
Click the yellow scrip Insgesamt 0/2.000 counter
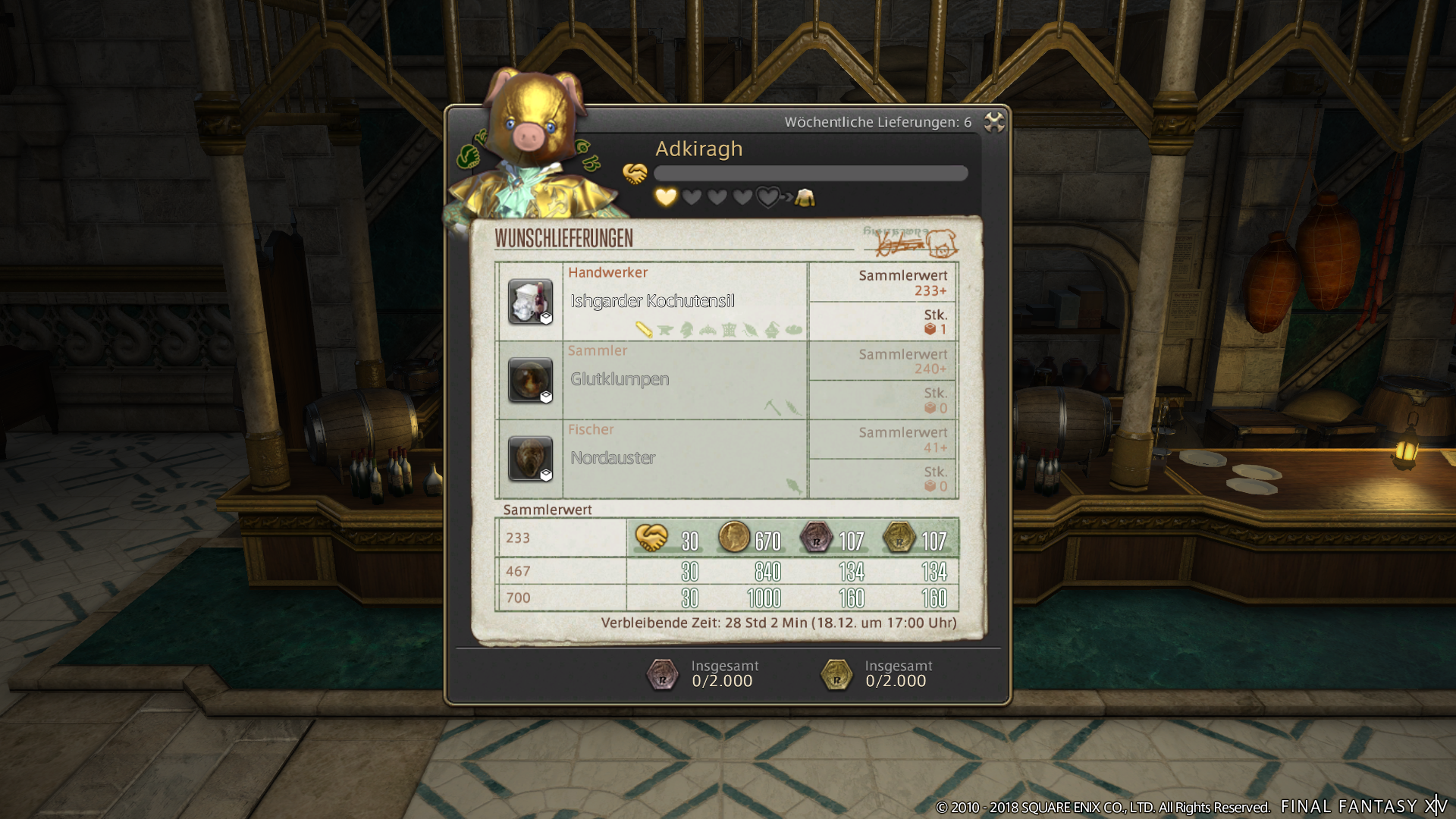872,673
